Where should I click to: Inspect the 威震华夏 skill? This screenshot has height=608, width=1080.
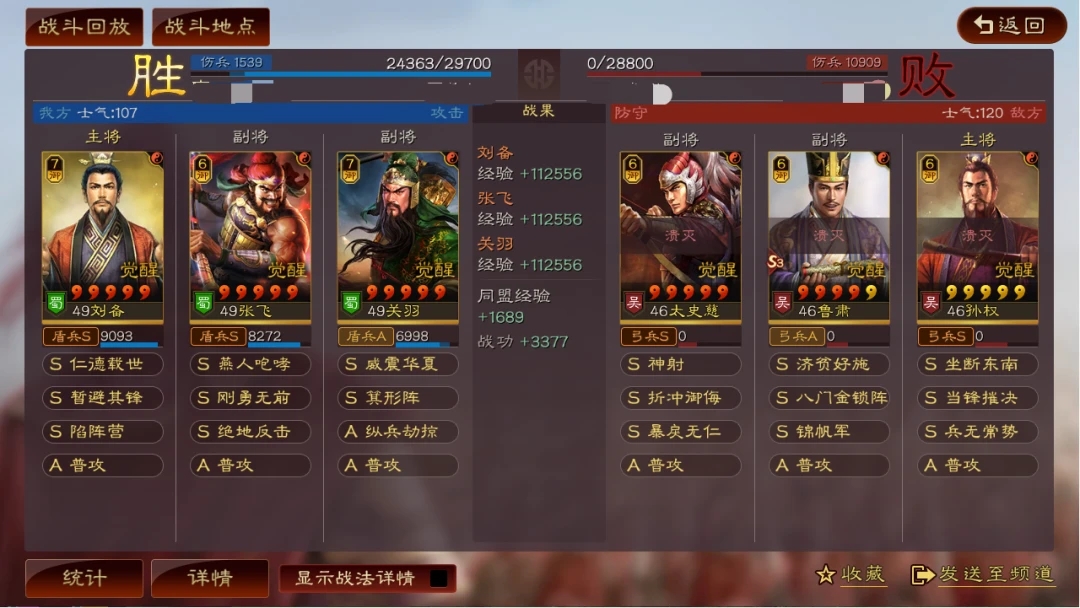tap(398, 364)
